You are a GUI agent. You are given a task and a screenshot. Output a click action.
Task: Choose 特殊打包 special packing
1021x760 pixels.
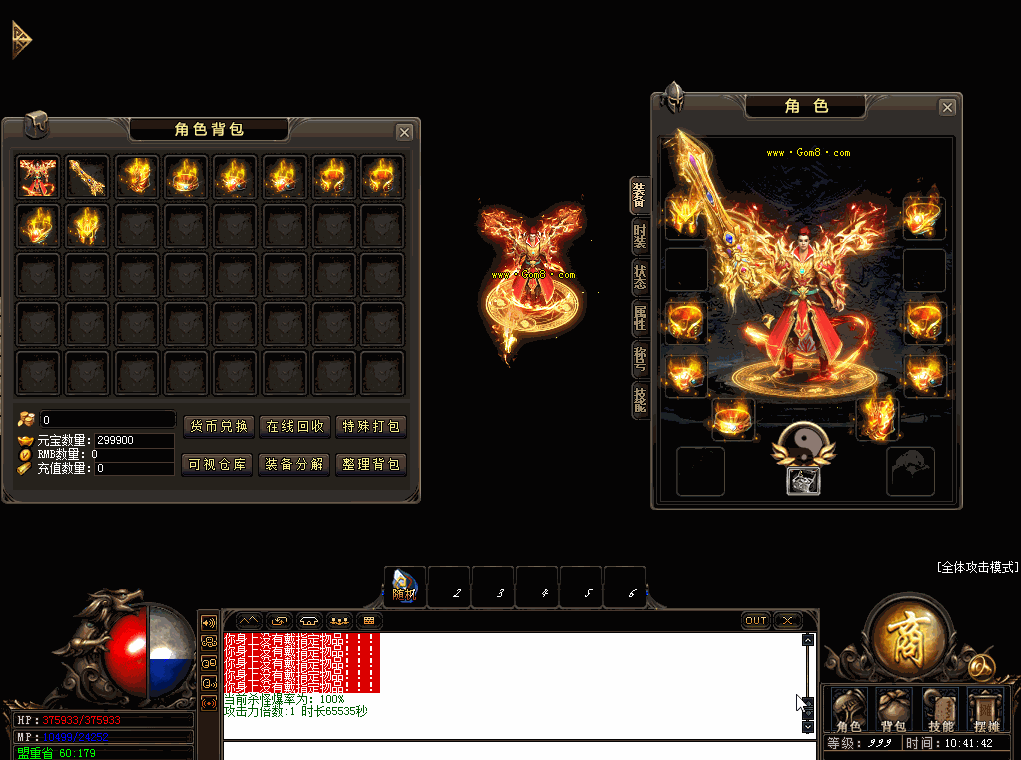[371, 426]
